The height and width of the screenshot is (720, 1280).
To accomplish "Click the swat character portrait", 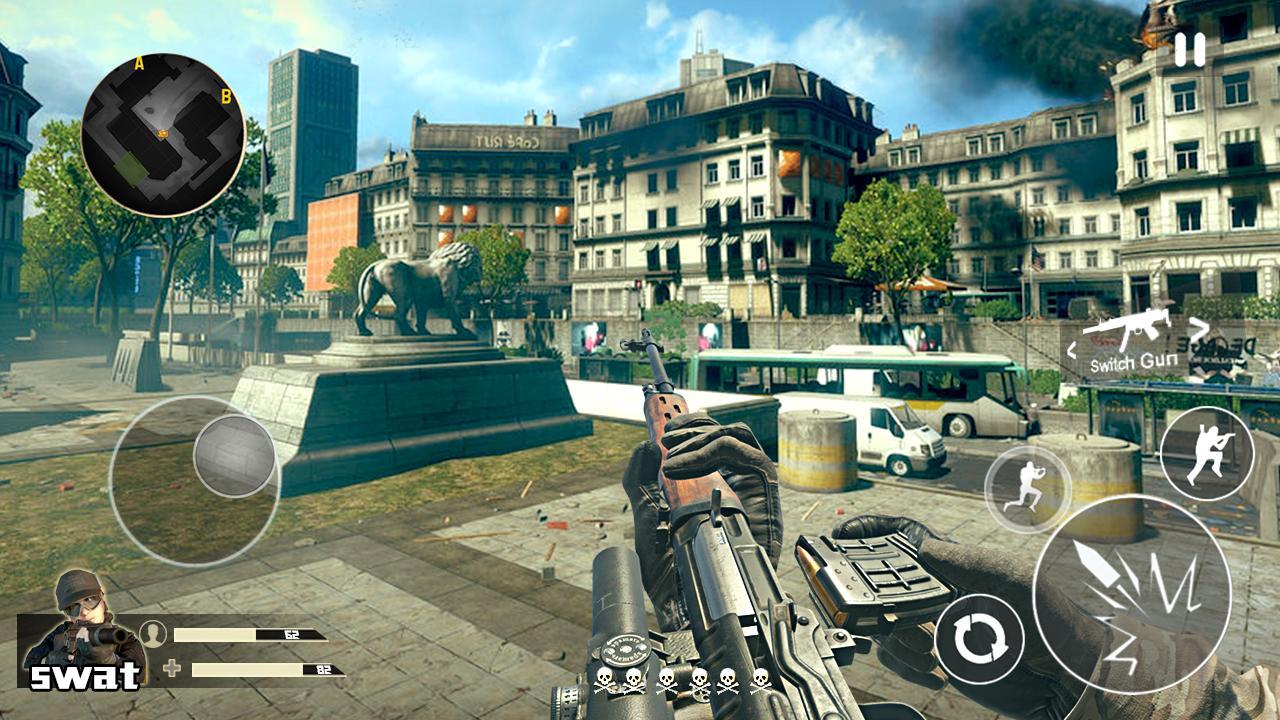I will click(85, 620).
